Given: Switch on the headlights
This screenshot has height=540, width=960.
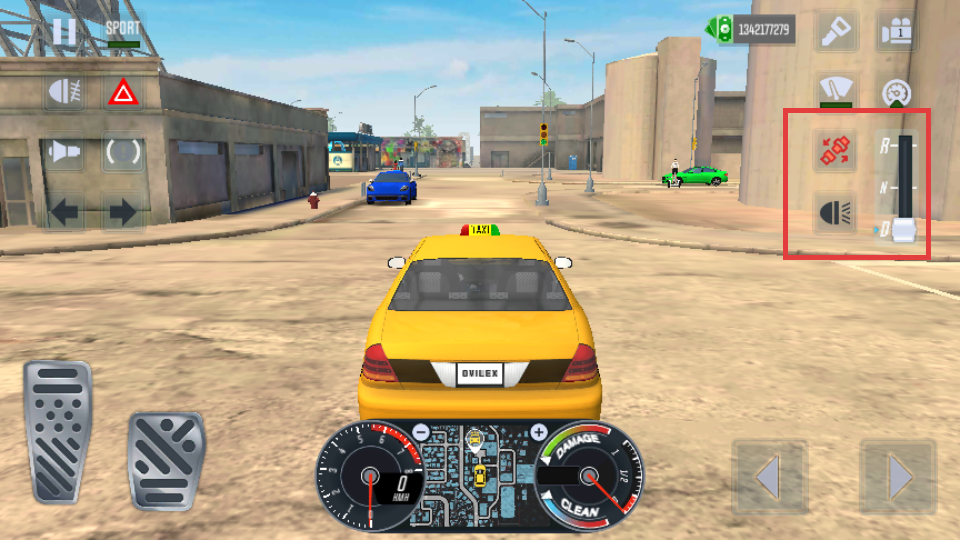Looking at the screenshot, I should 835,212.
